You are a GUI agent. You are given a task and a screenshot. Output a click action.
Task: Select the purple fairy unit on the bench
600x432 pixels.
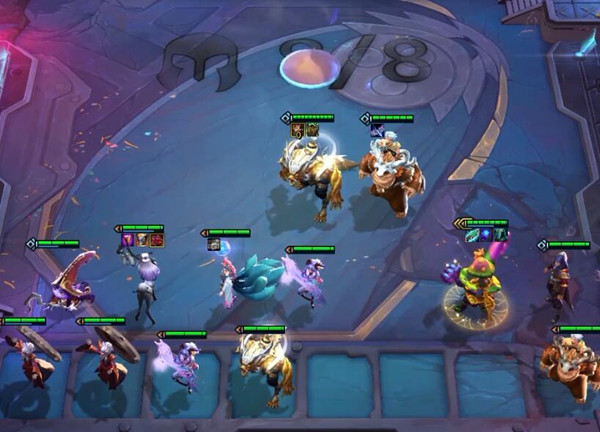[x=180, y=364]
